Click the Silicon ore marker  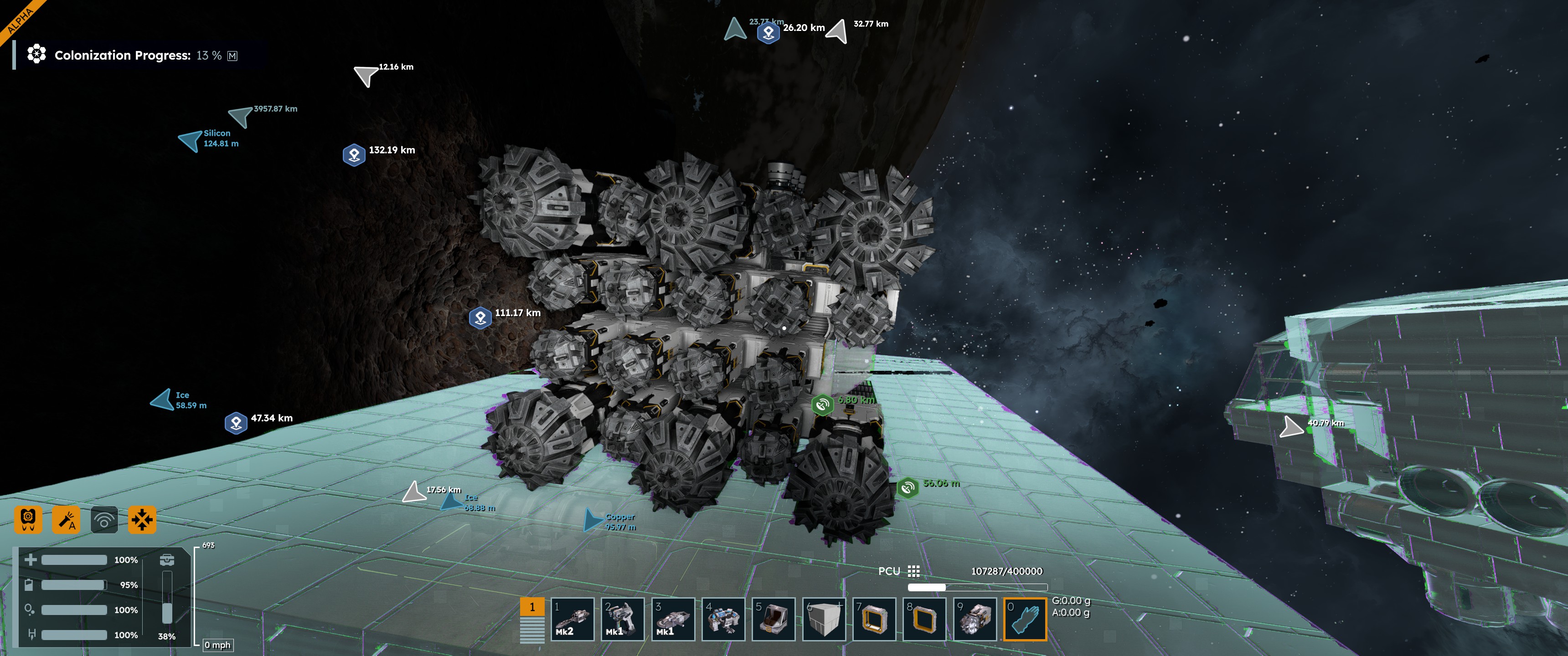click(191, 141)
